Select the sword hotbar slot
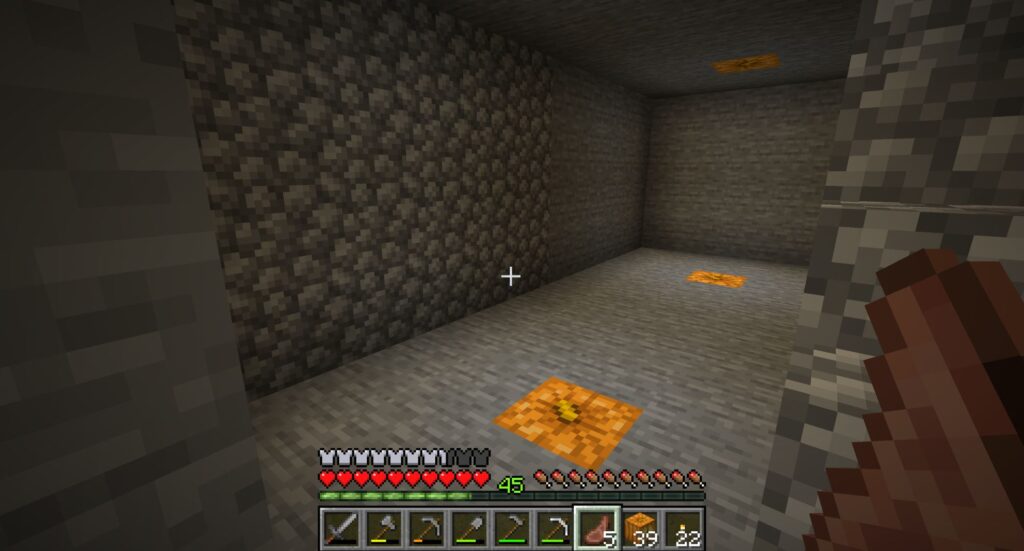 coord(338,527)
